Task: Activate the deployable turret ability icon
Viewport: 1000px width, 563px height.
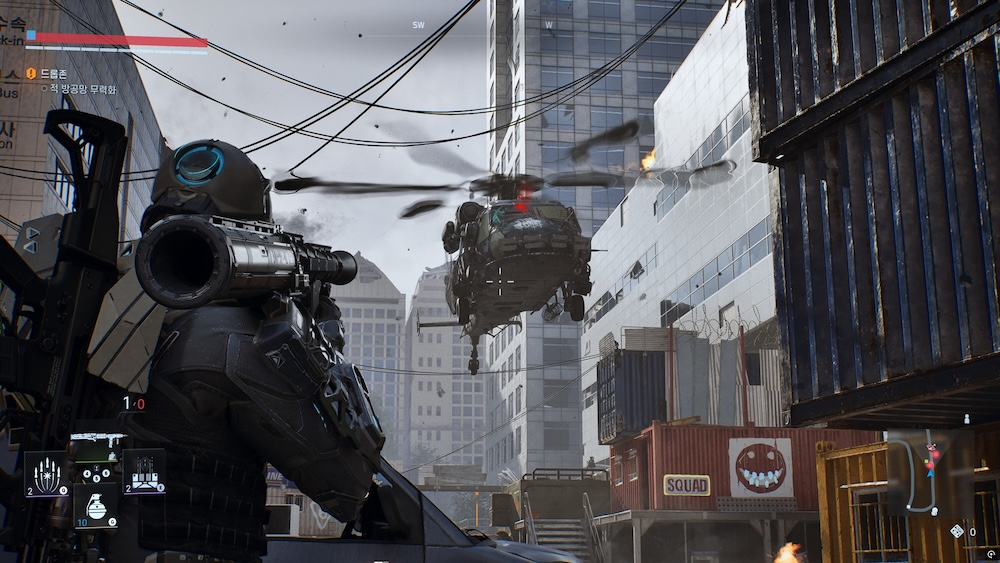Action: point(144,471)
